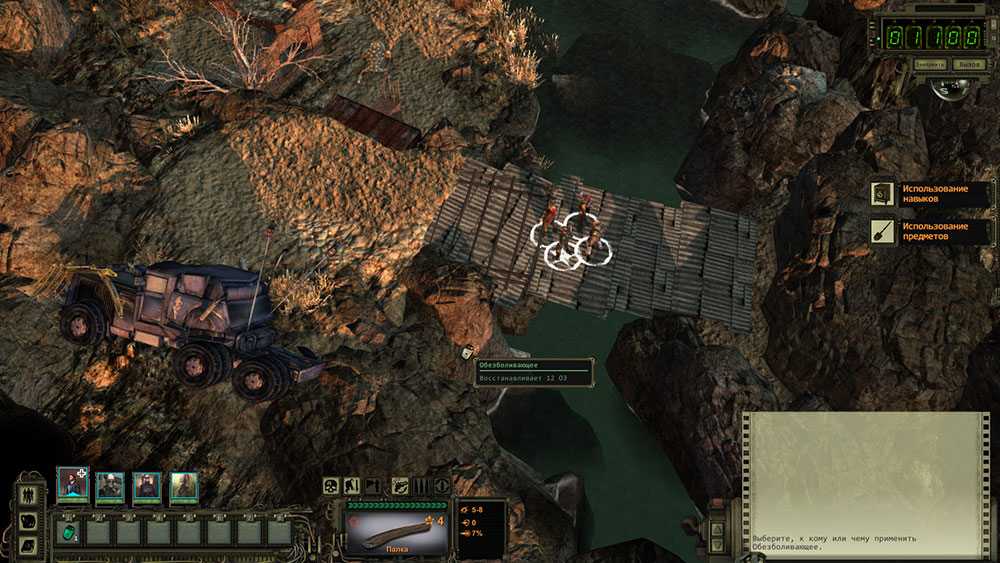1000x563 pixels.
Task: Open the backpack inventory icon
Action: (29, 519)
